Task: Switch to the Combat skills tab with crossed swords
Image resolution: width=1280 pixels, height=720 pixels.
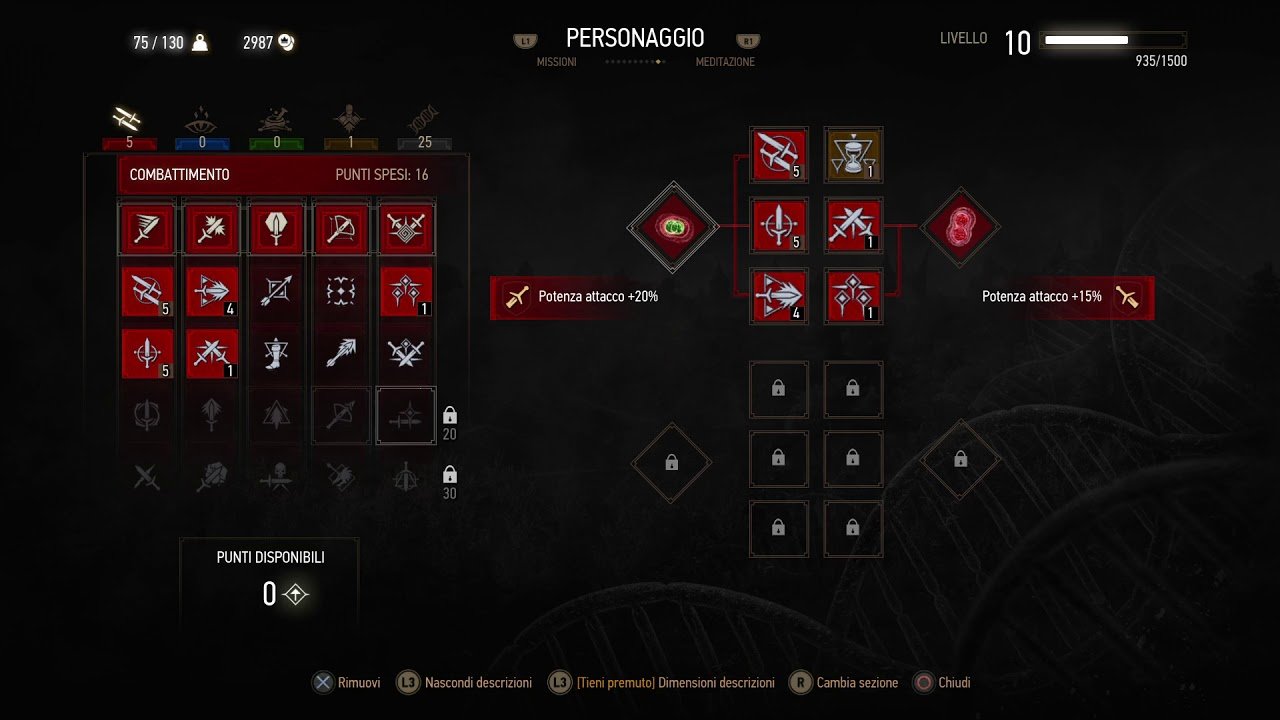Action: pyautogui.click(x=129, y=122)
